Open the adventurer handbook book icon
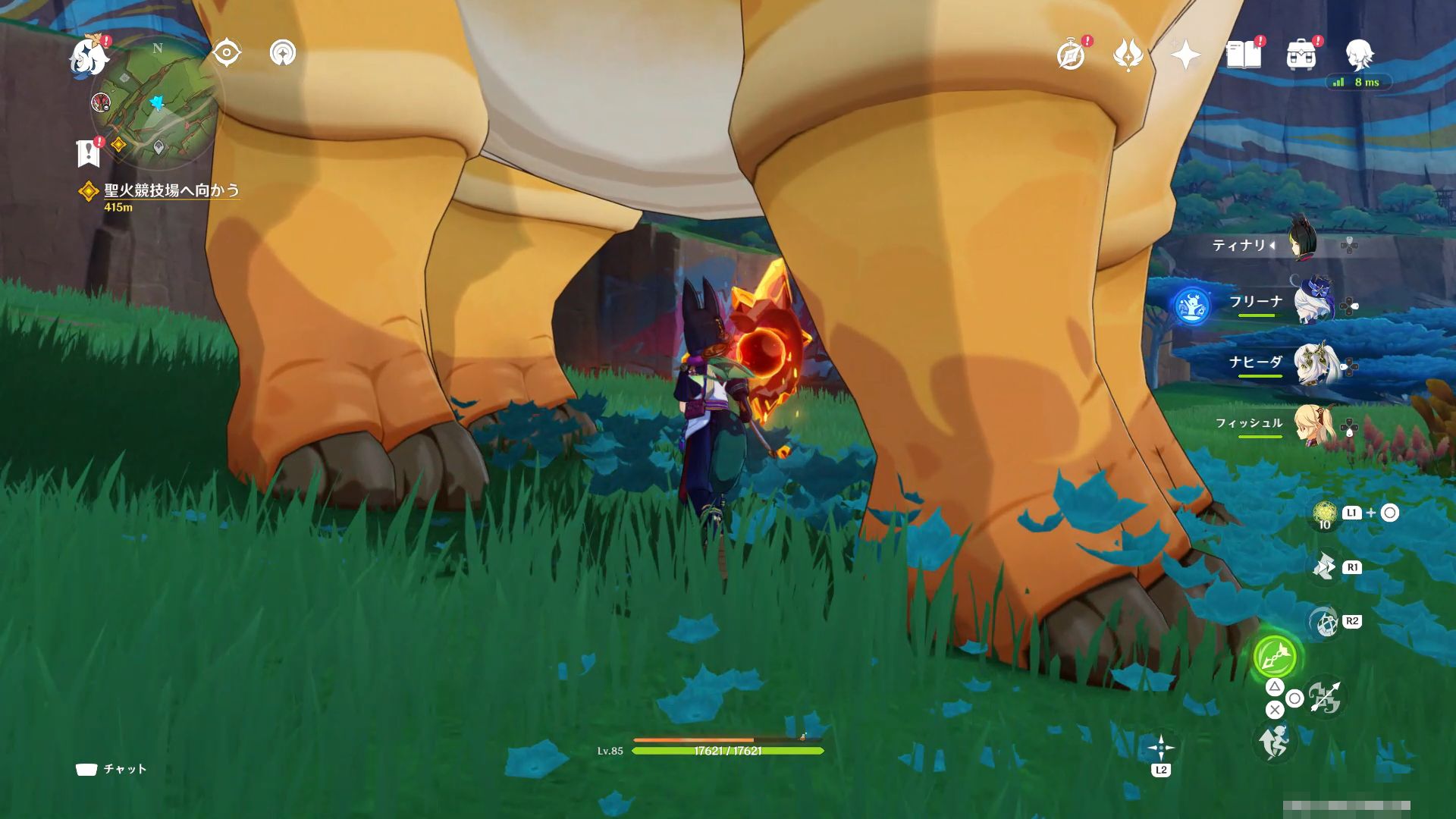 1243,55
